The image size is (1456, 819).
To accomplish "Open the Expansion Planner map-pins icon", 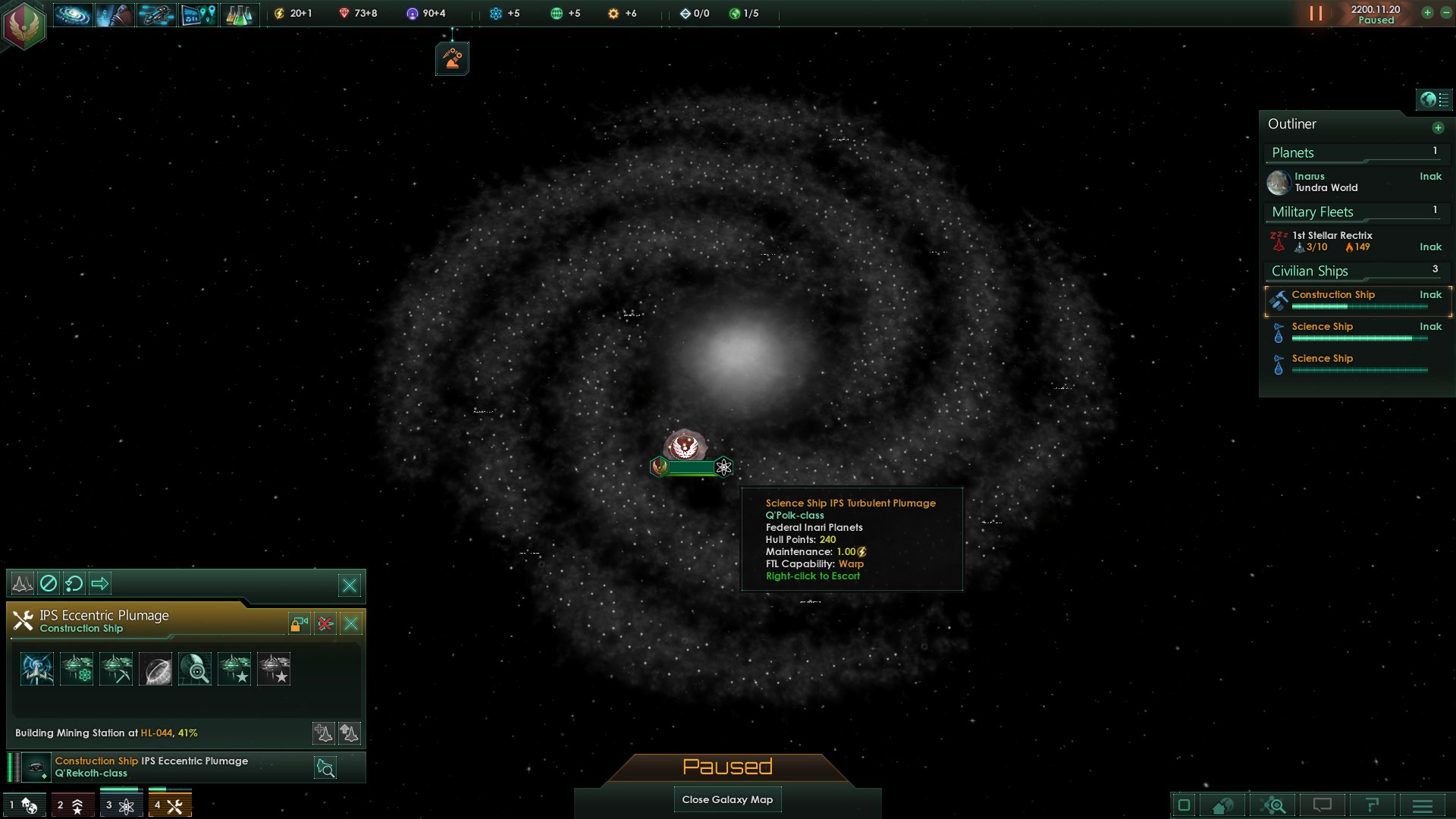I will [199, 14].
